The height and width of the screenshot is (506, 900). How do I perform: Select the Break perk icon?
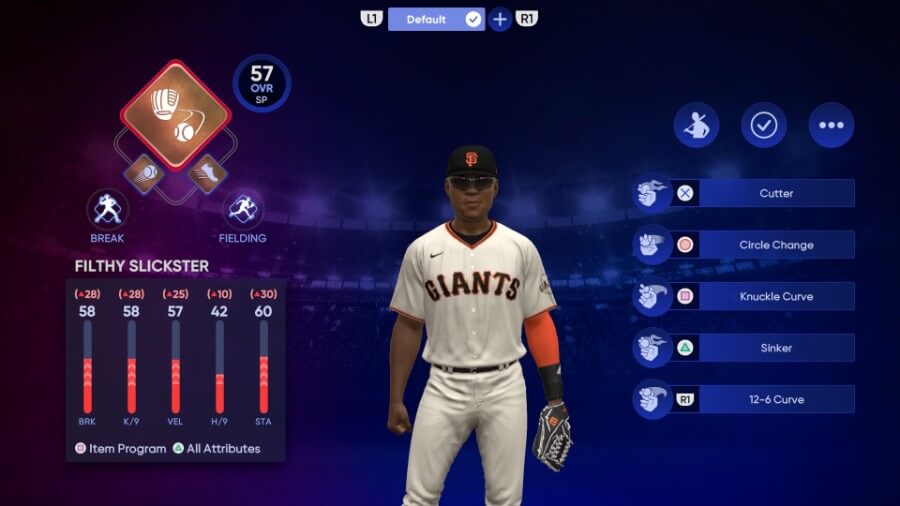coord(107,210)
